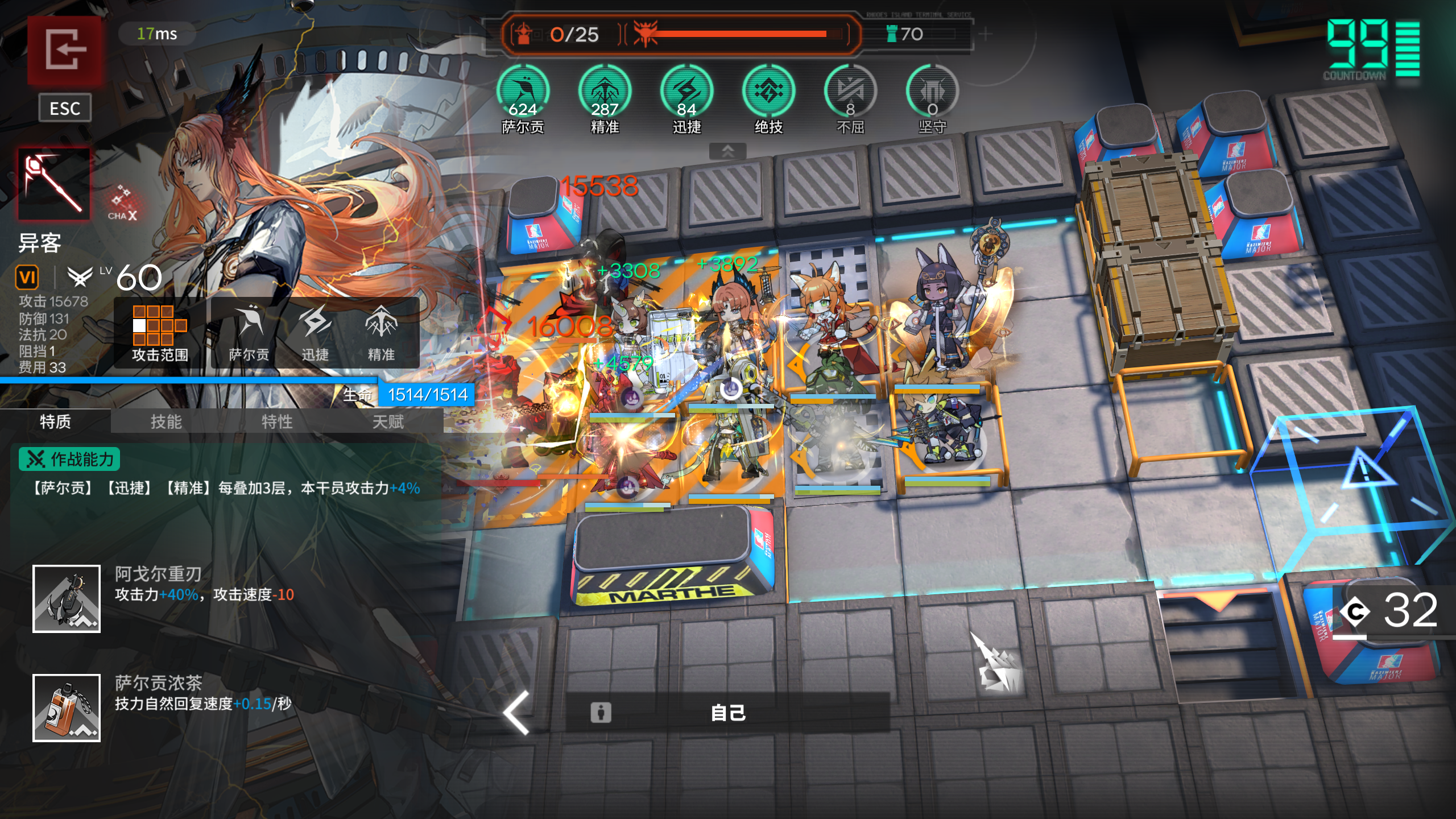
Task: Open the 作战能力 label
Action: click(x=69, y=459)
